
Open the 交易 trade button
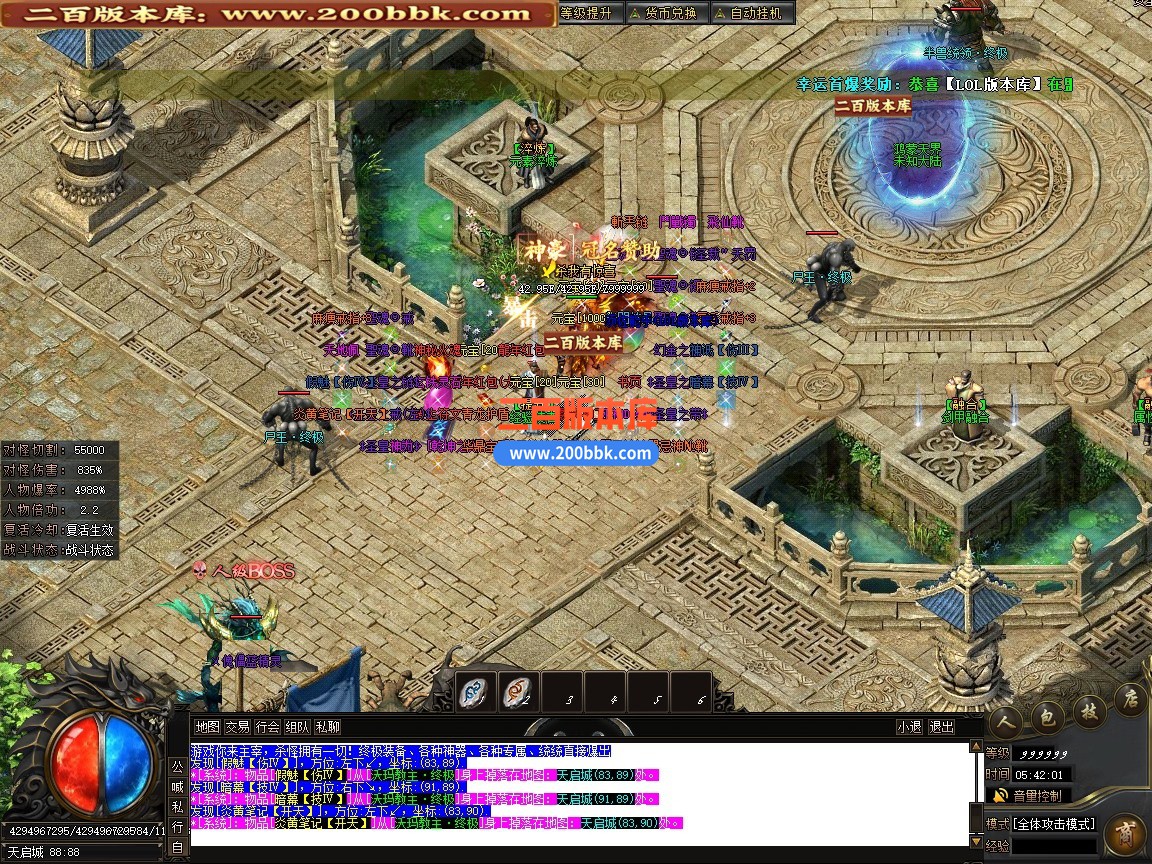pyautogui.click(x=237, y=727)
